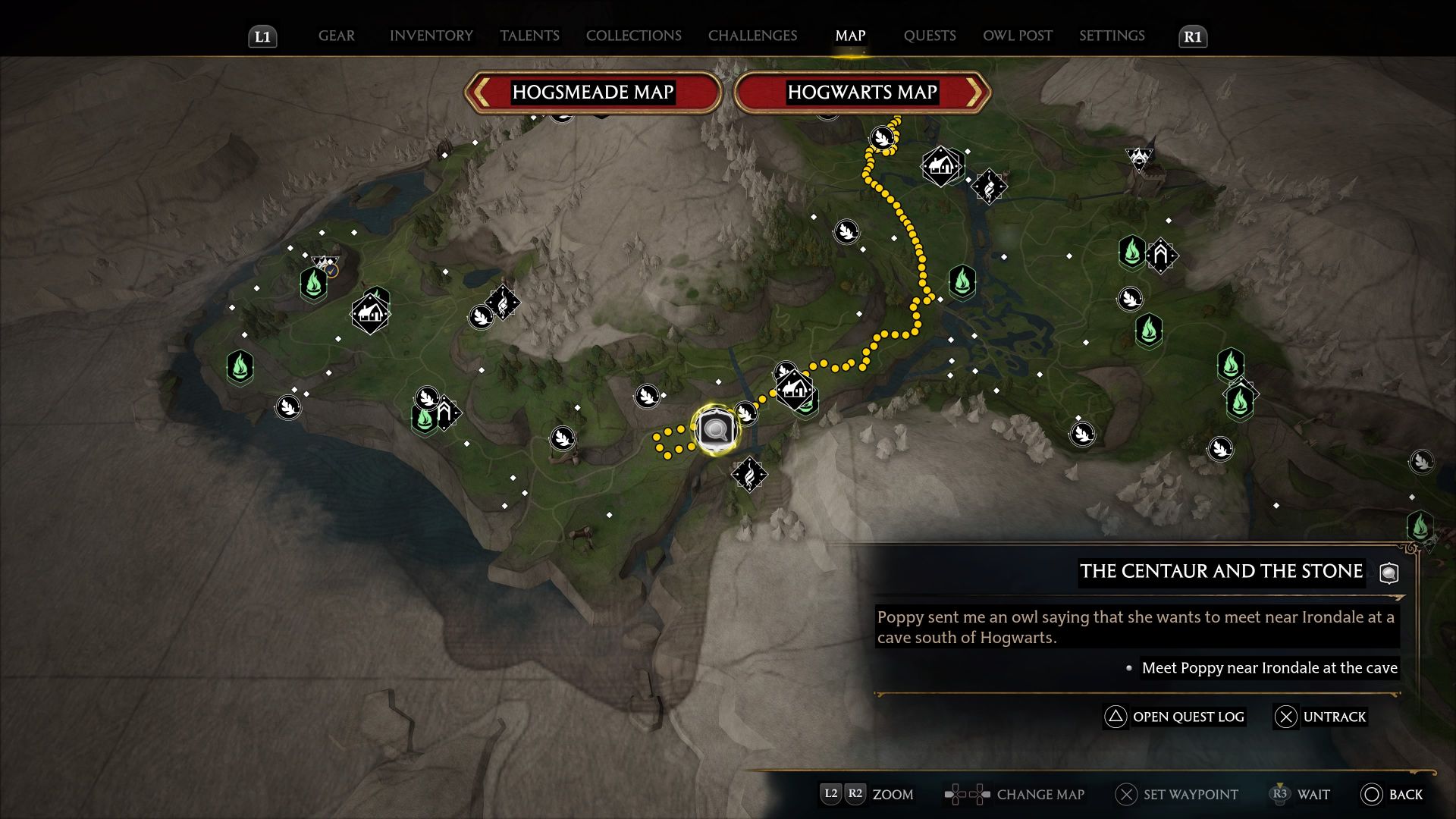Adjust map zoom with the L2/R2 control

[x=868, y=795]
